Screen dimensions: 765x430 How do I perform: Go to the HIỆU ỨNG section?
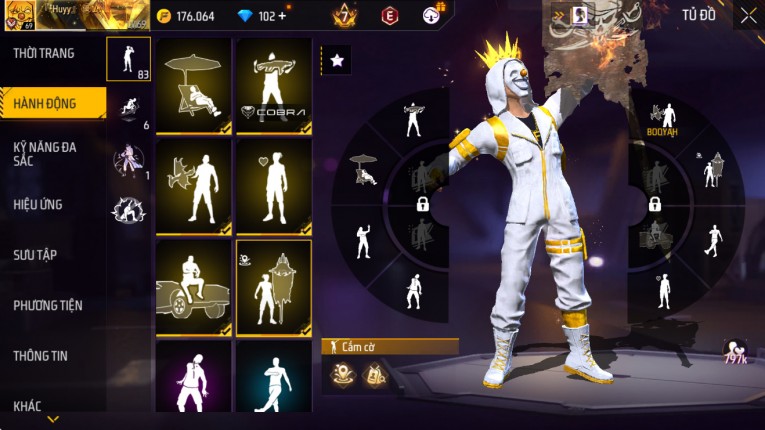(x=38, y=205)
